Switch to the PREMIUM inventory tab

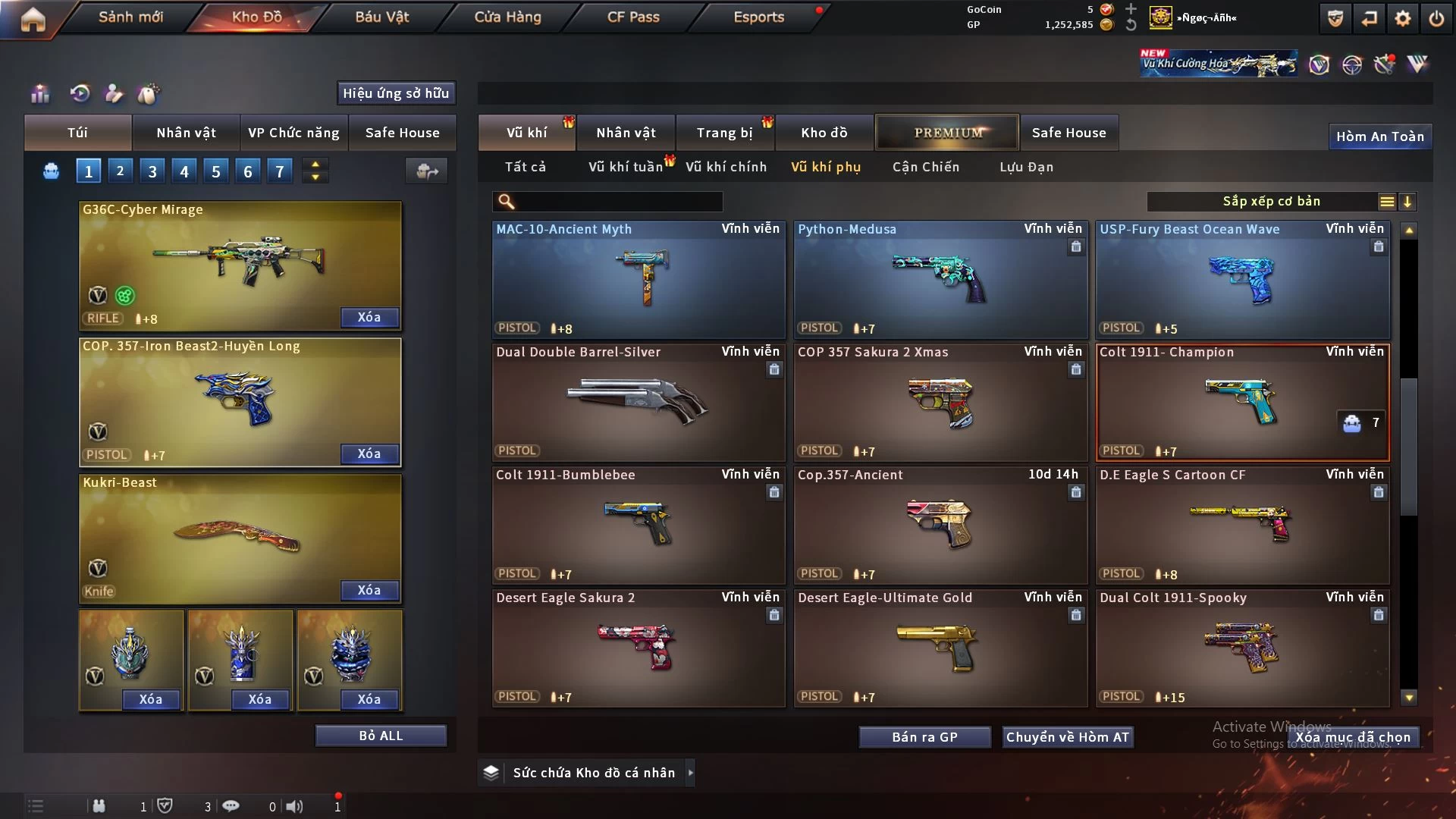947,133
